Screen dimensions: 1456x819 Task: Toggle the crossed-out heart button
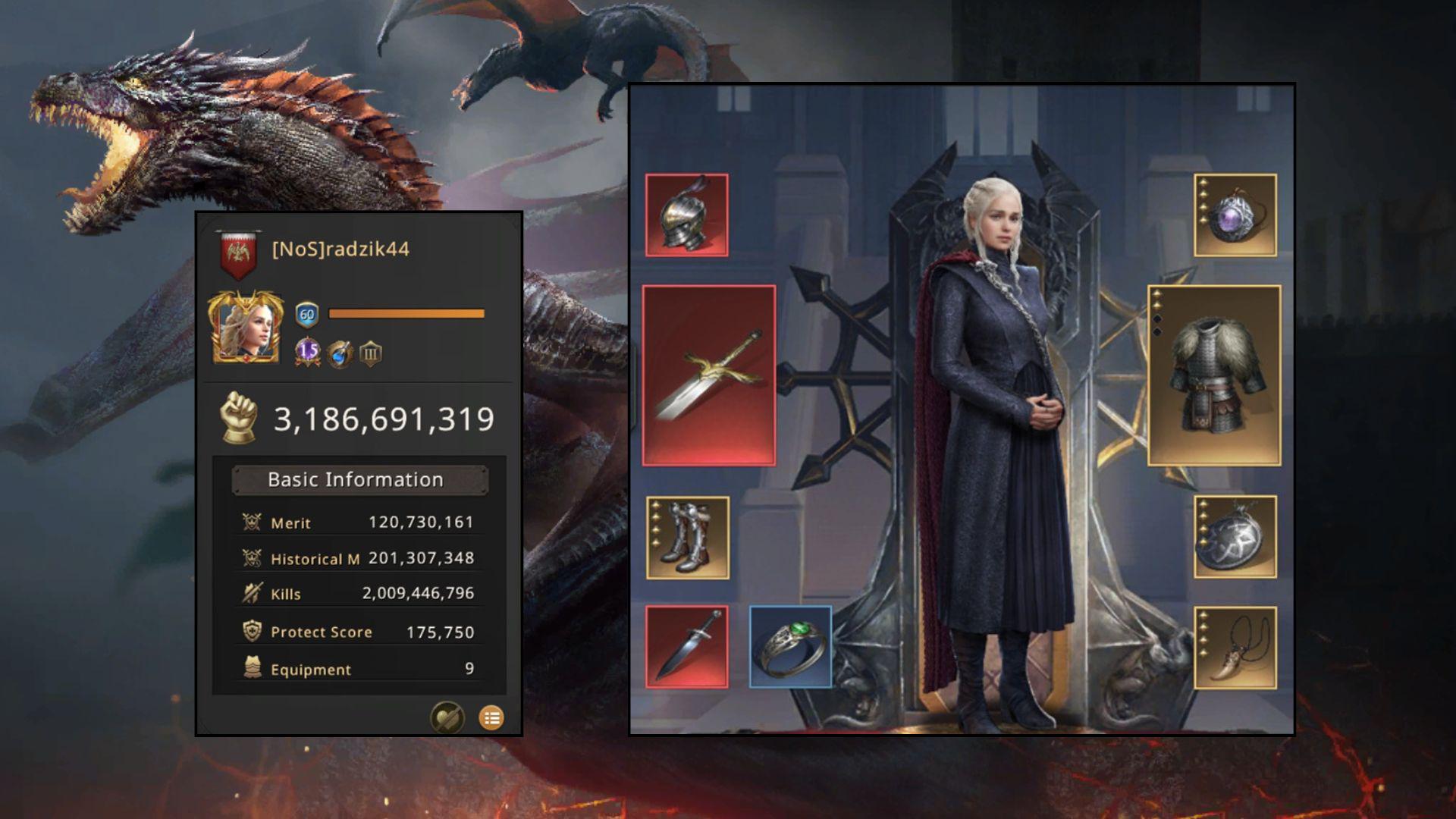tap(447, 717)
